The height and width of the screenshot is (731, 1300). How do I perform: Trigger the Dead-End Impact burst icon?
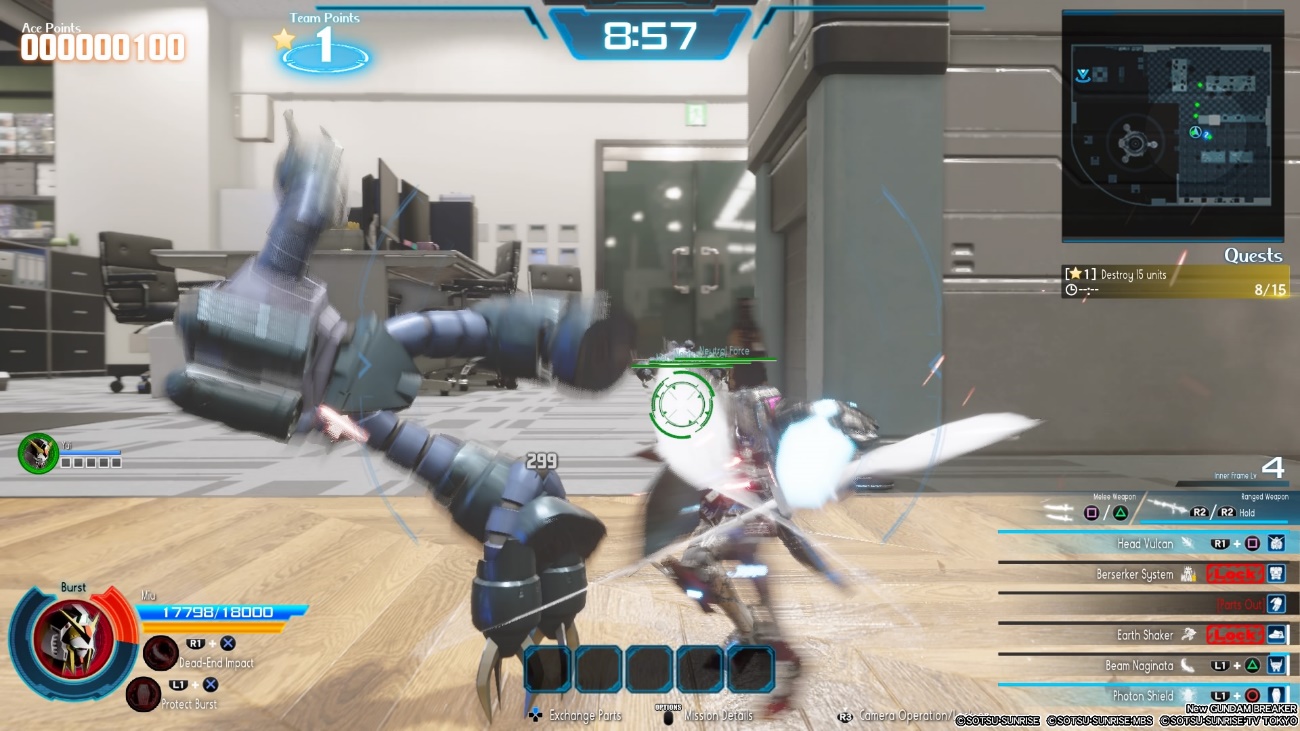pyautogui.click(x=160, y=652)
